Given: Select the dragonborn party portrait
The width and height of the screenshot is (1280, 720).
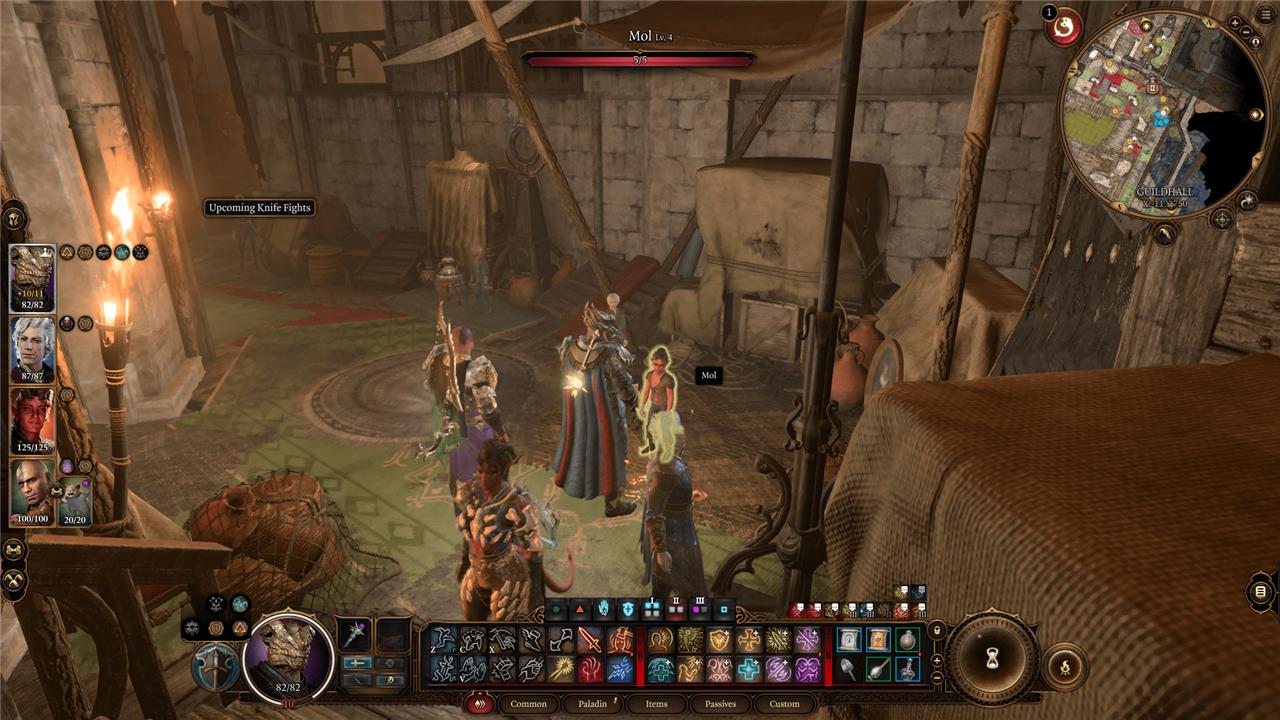Looking at the screenshot, I should point(32,278).
